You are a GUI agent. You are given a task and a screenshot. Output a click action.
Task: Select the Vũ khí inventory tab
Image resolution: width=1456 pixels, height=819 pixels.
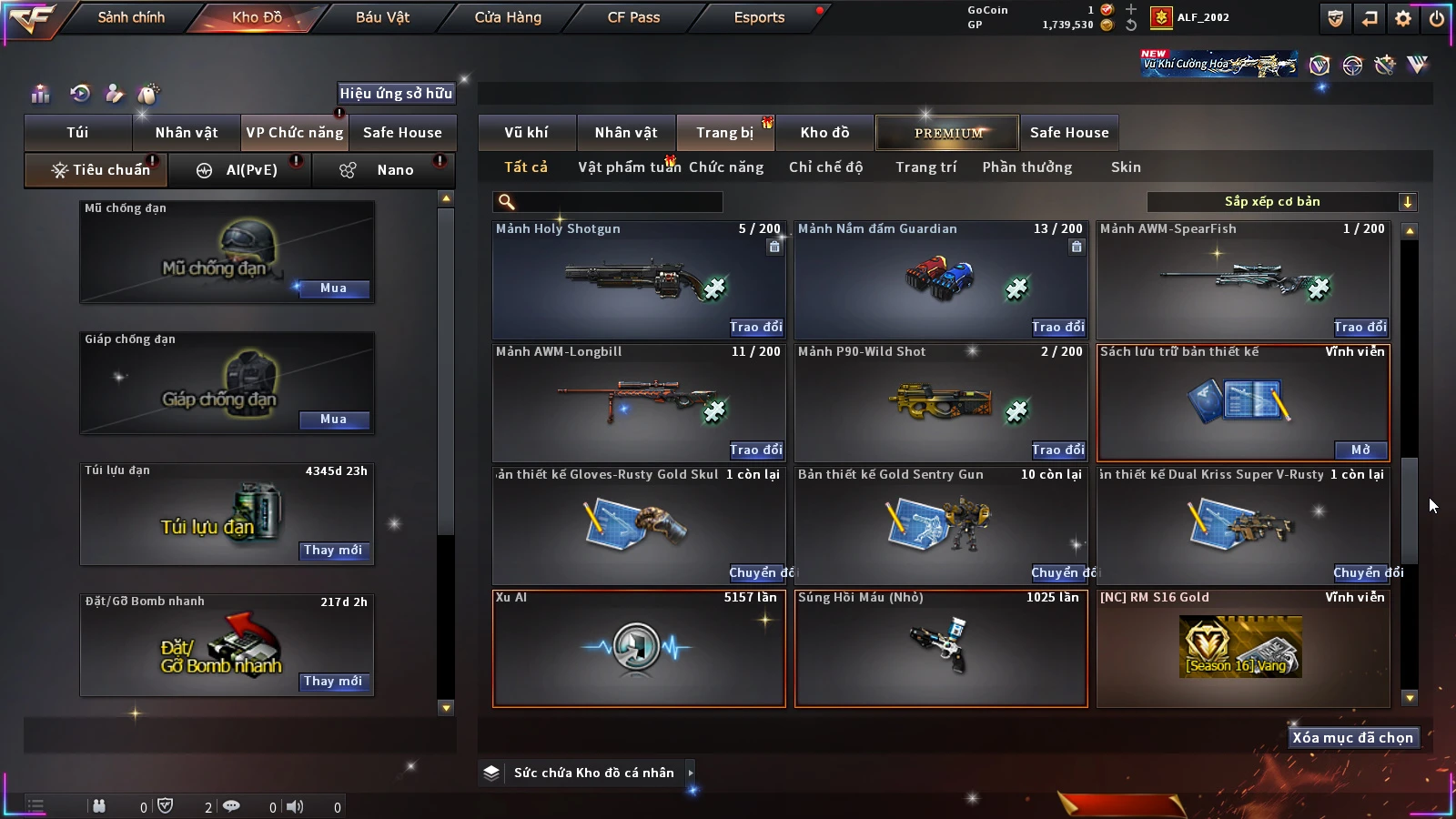coord(526,133)
